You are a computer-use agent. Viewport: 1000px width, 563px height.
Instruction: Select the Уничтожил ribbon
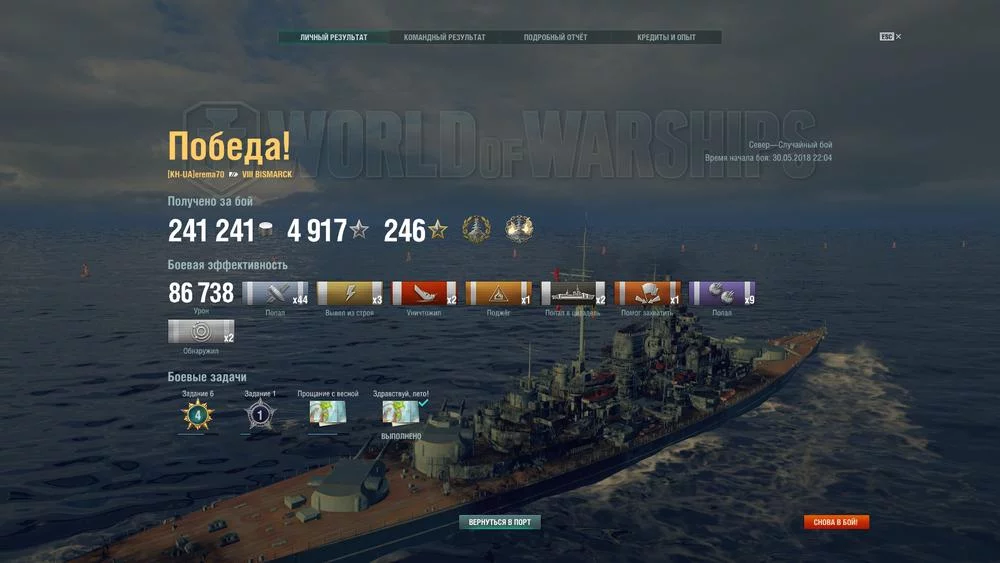(x=424, y=293)
